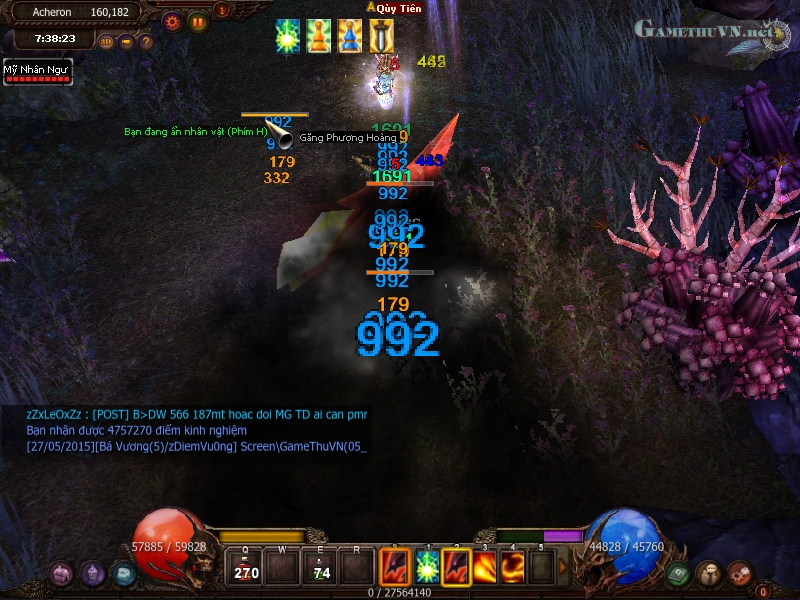
Task: Open the purple character figure menu icon
Action: pos(93,573)
